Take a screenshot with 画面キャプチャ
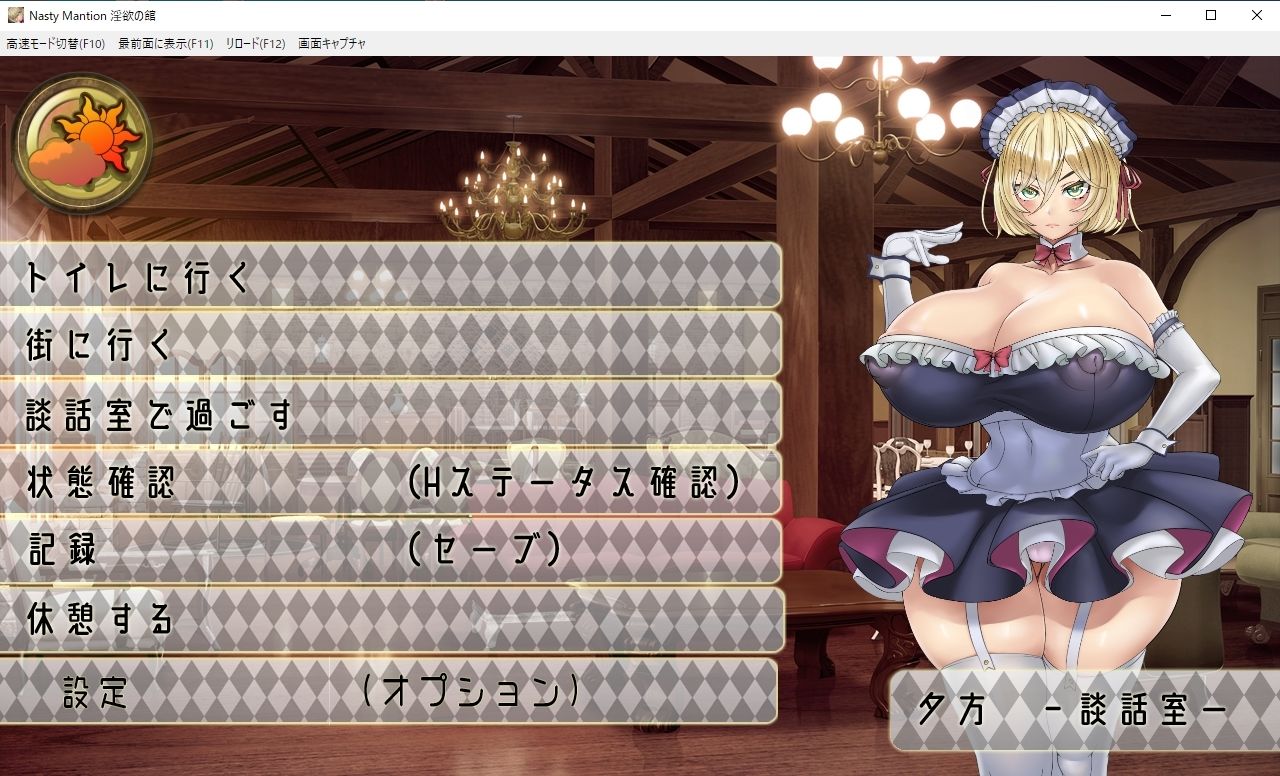 pyautogui.click(x=330, y=43)
